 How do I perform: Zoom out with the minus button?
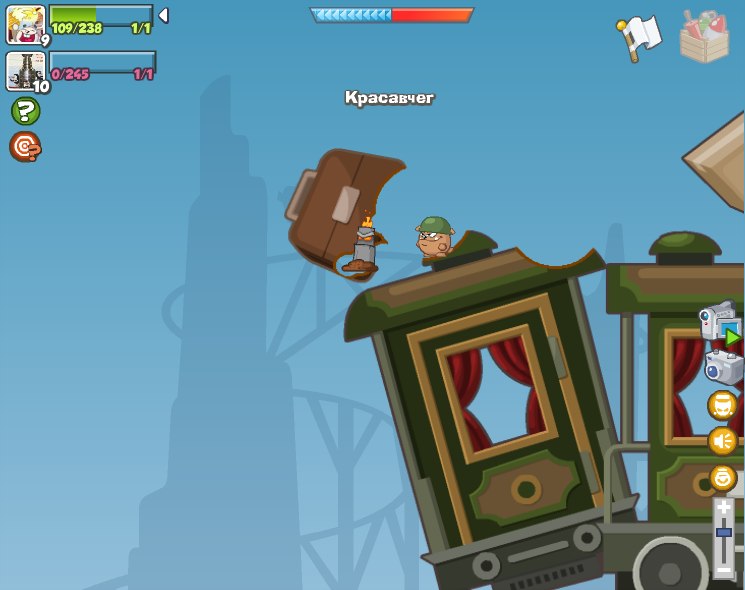coord(723,570)
